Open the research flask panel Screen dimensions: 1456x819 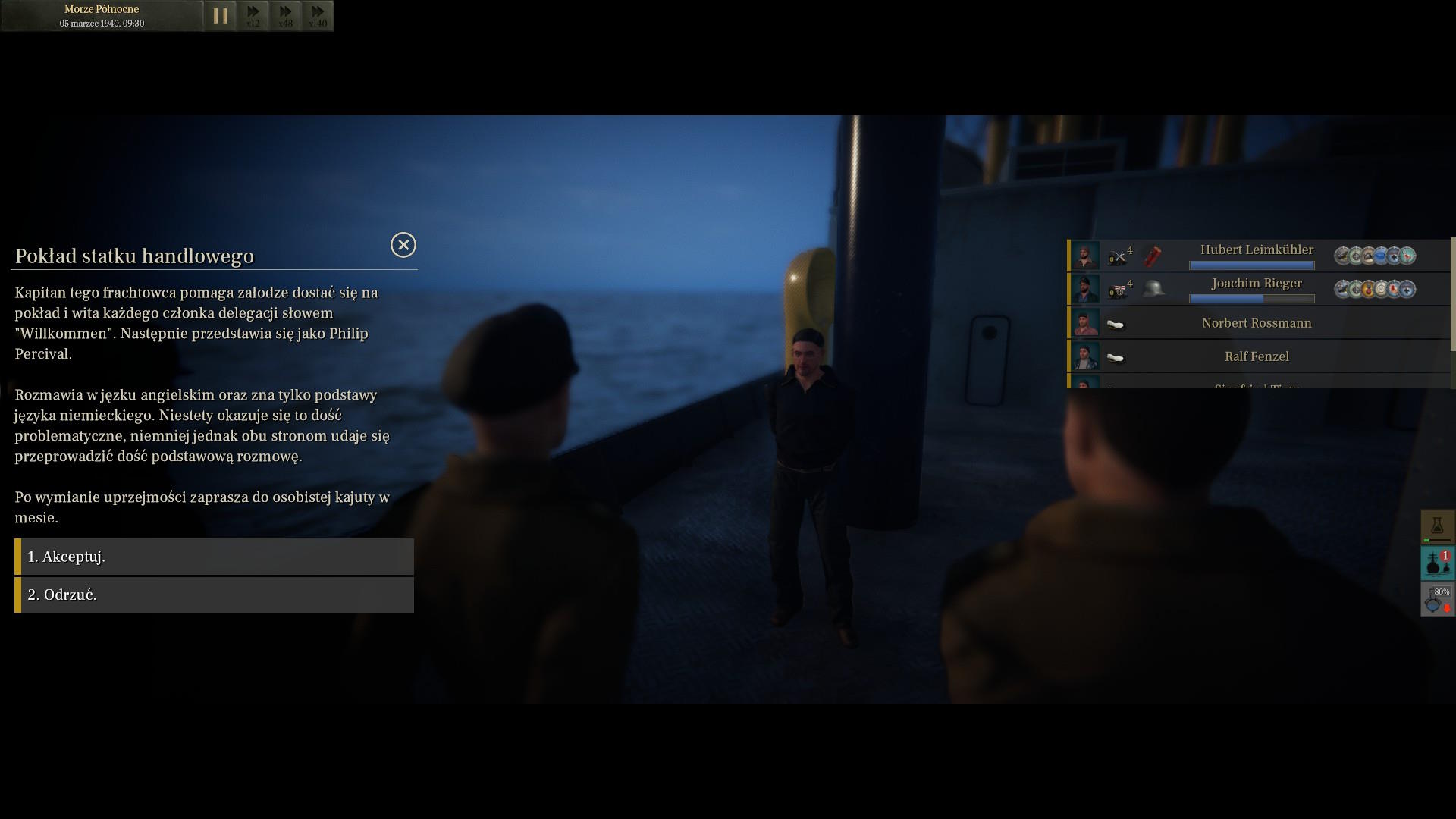coord(1437,526)
